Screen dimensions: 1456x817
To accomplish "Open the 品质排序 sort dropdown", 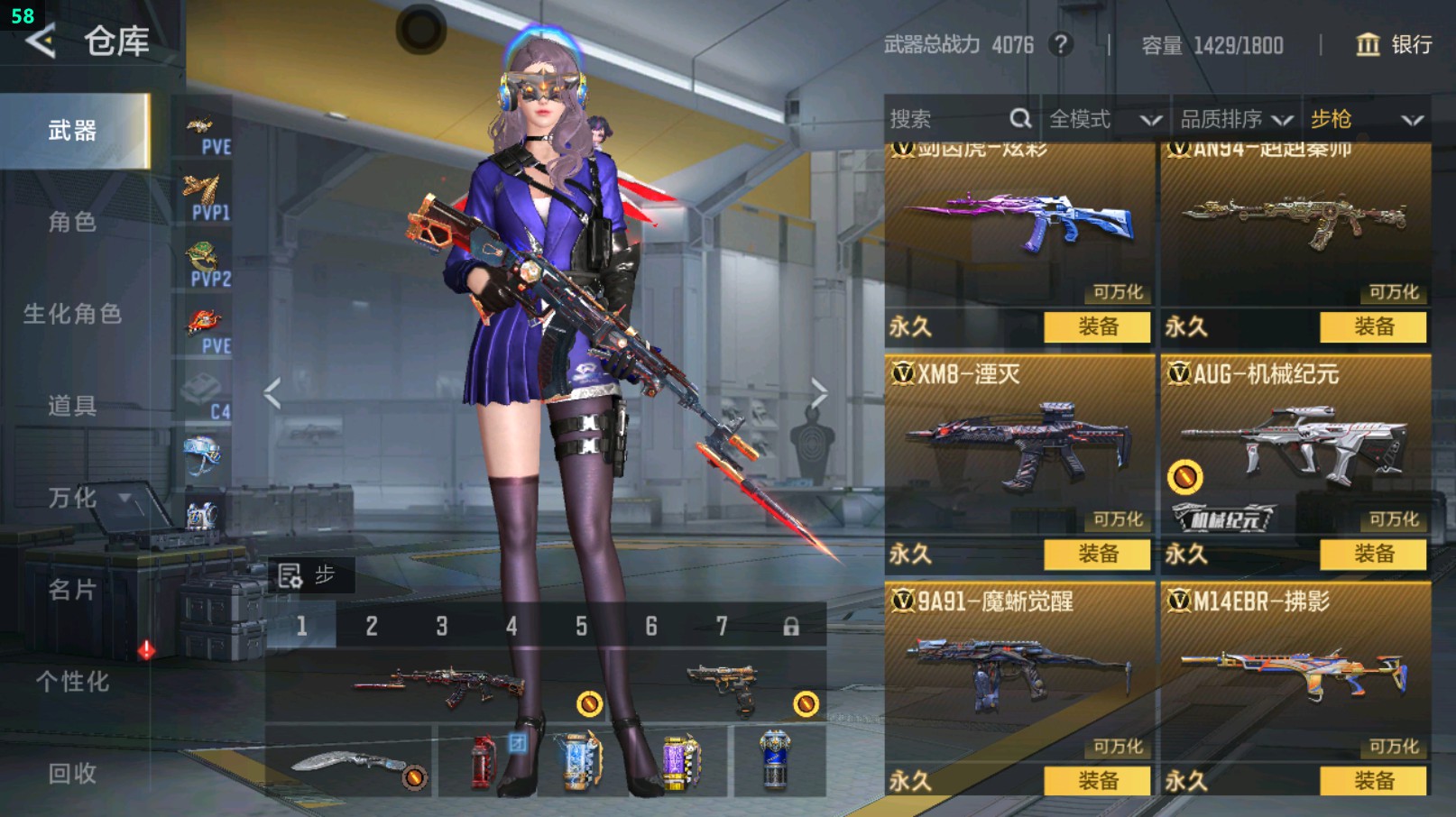I will pyautogui.click(x=1236, y=119).
